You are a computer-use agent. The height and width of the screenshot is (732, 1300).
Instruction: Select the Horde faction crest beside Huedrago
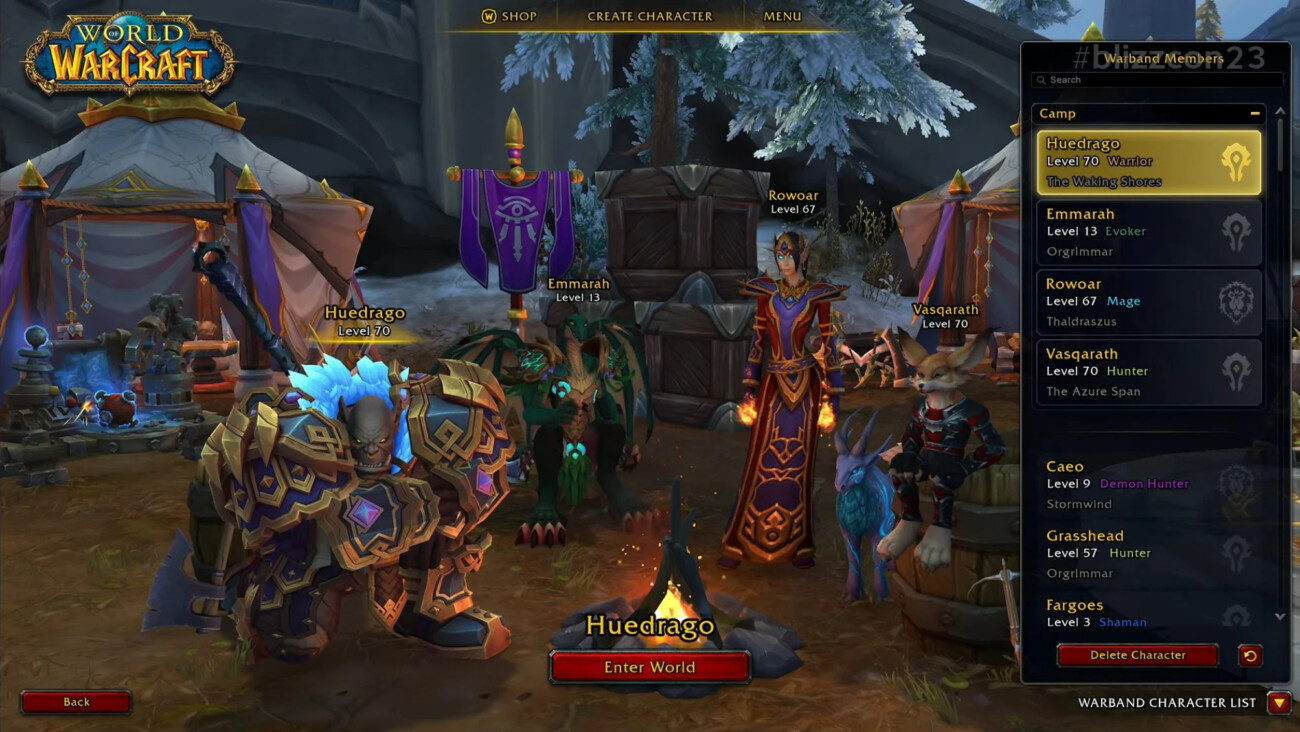[x=1237, y=160]
